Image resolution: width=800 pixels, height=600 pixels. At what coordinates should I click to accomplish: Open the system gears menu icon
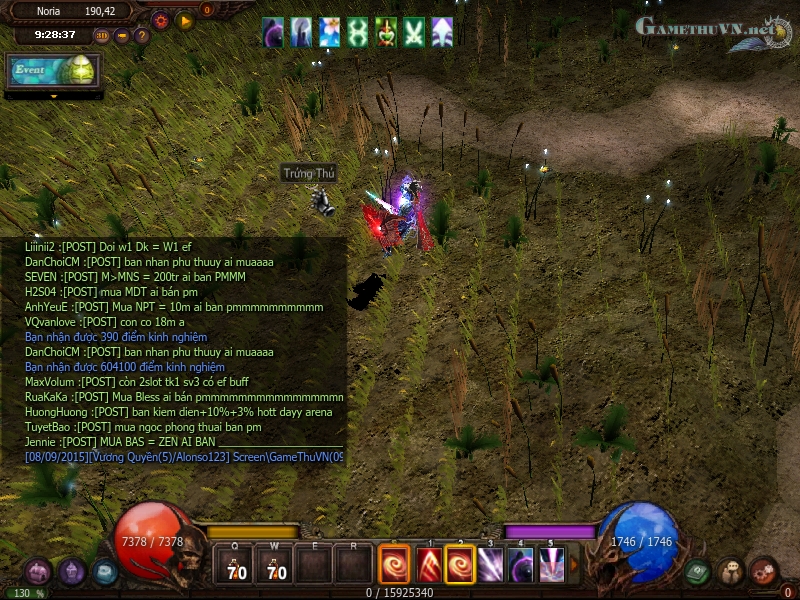pos(763,572)
